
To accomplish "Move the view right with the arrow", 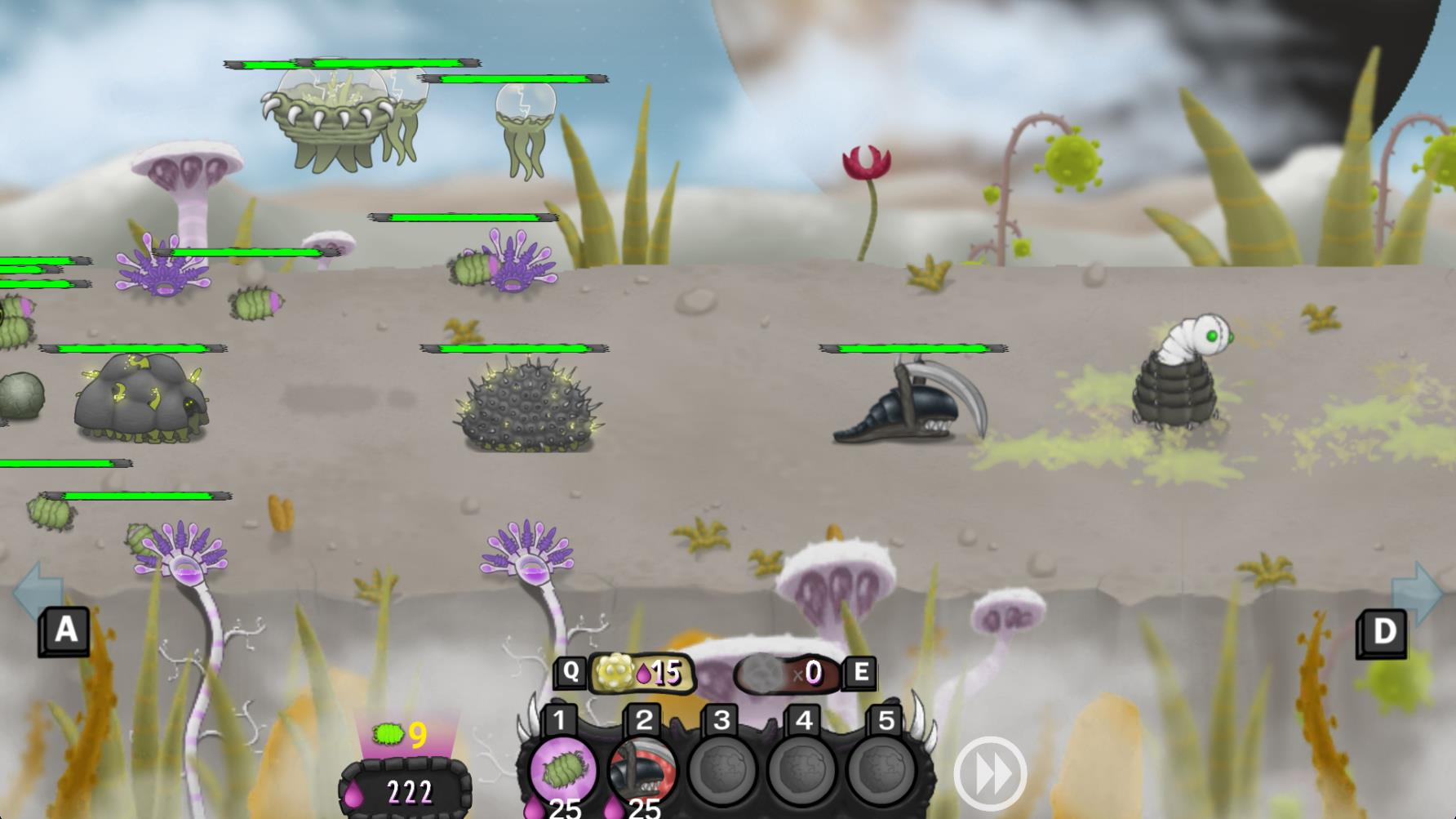I will (1416, 594).
